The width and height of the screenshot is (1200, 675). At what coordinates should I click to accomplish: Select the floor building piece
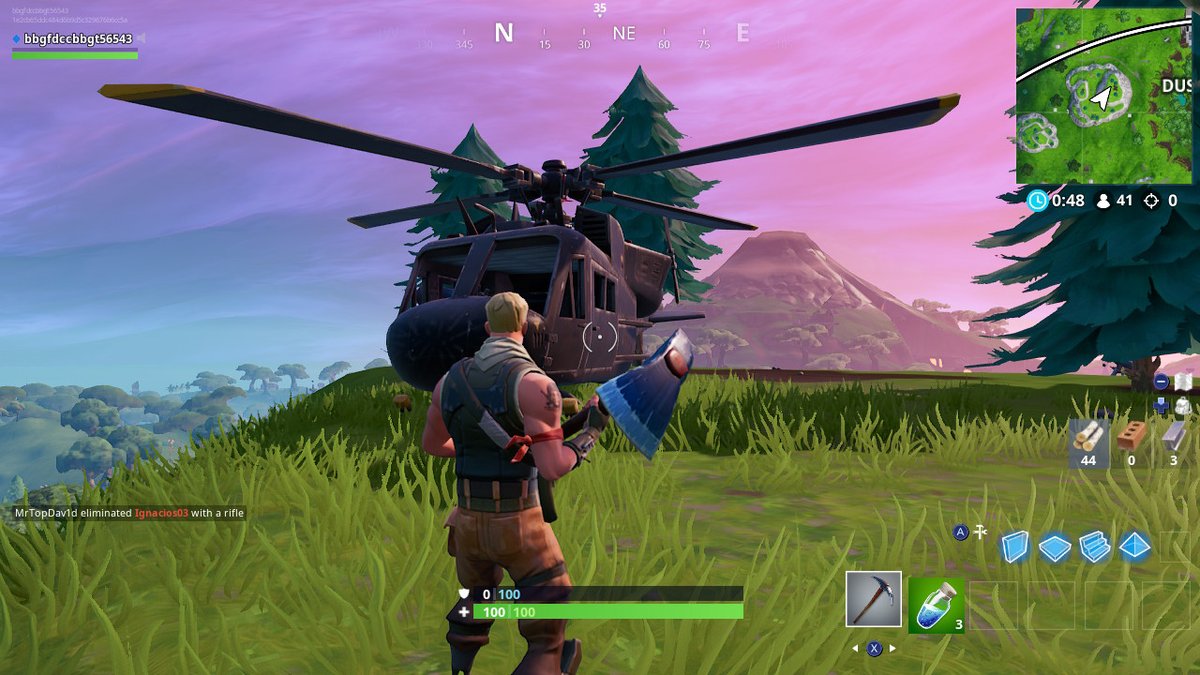pos(1055,547)
